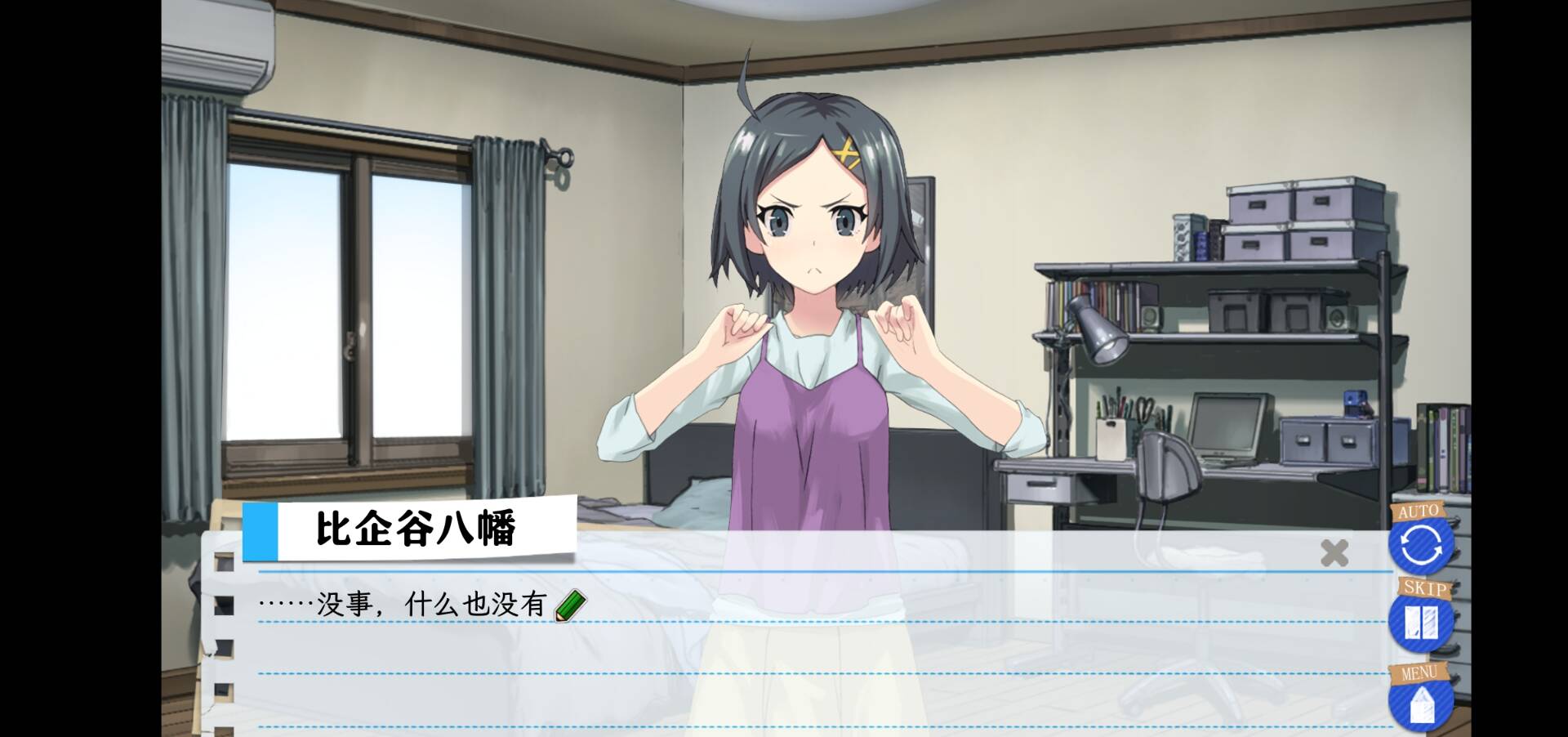Open the MENU button
Image resolution: width=1568 pixels, height=737 pixels.
coord(1421,702)
